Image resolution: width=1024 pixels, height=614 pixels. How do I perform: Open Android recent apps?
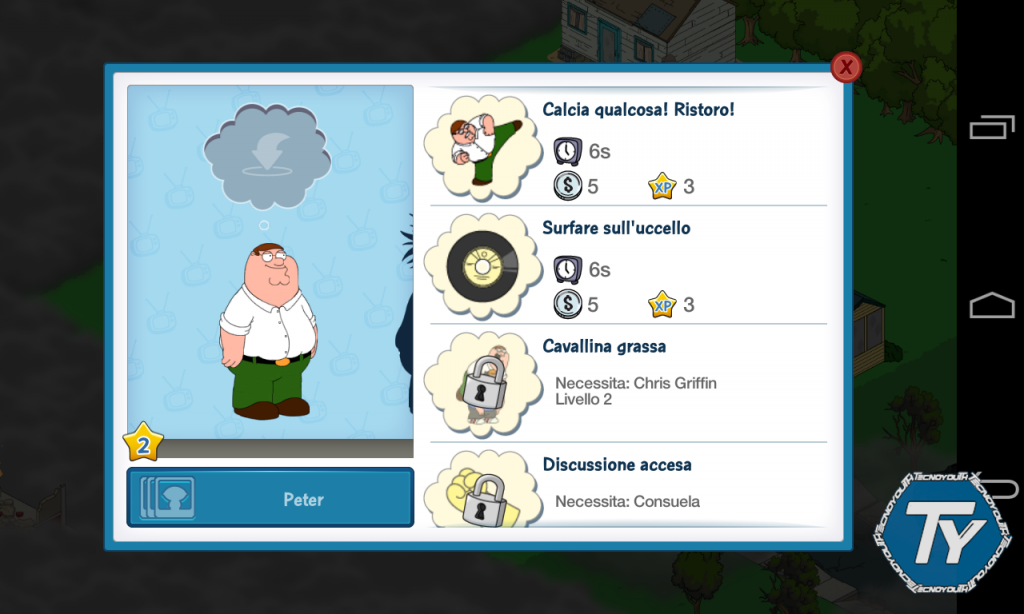pyautogui.click(x=990, y=127)
